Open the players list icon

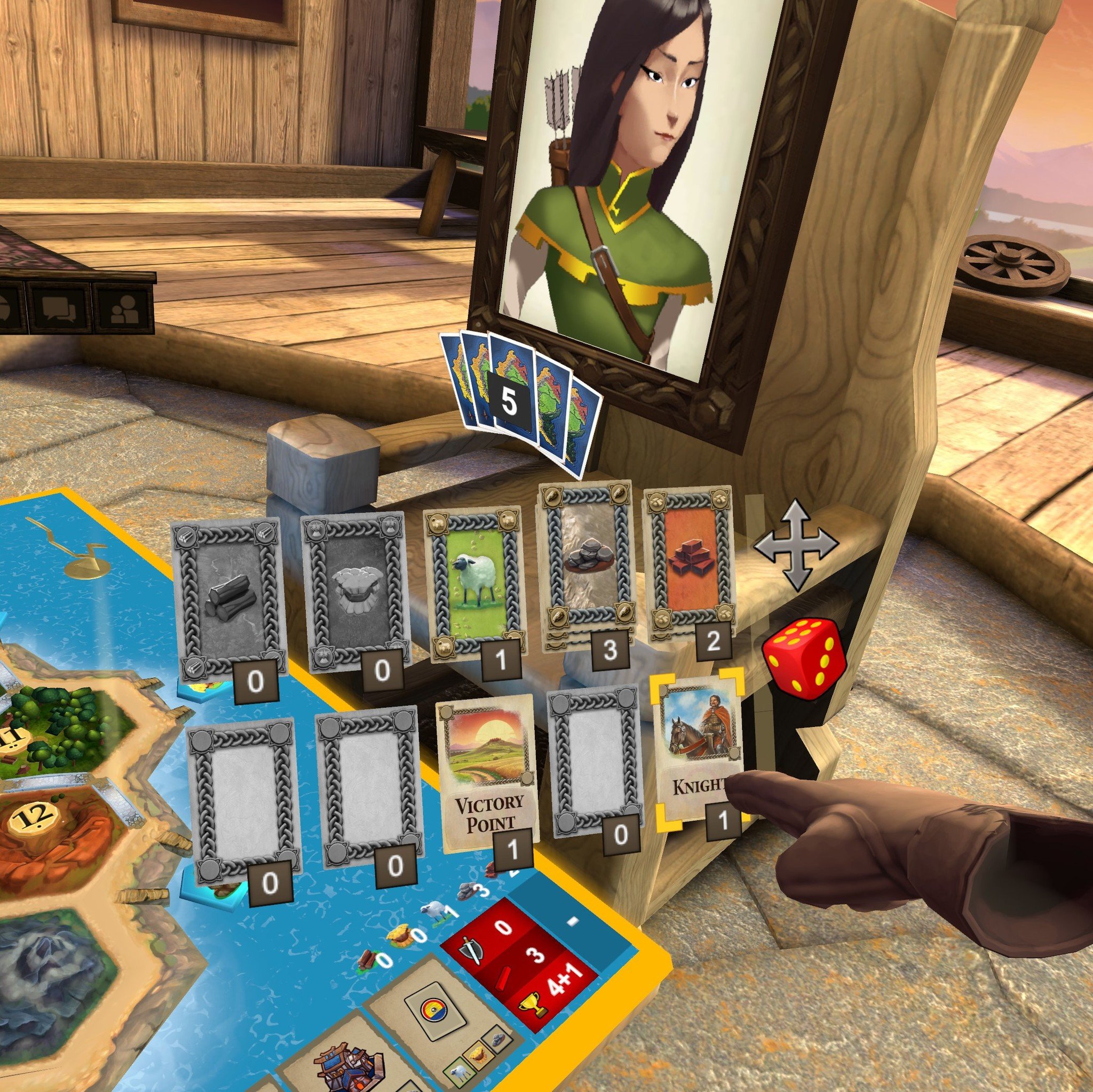124,309
